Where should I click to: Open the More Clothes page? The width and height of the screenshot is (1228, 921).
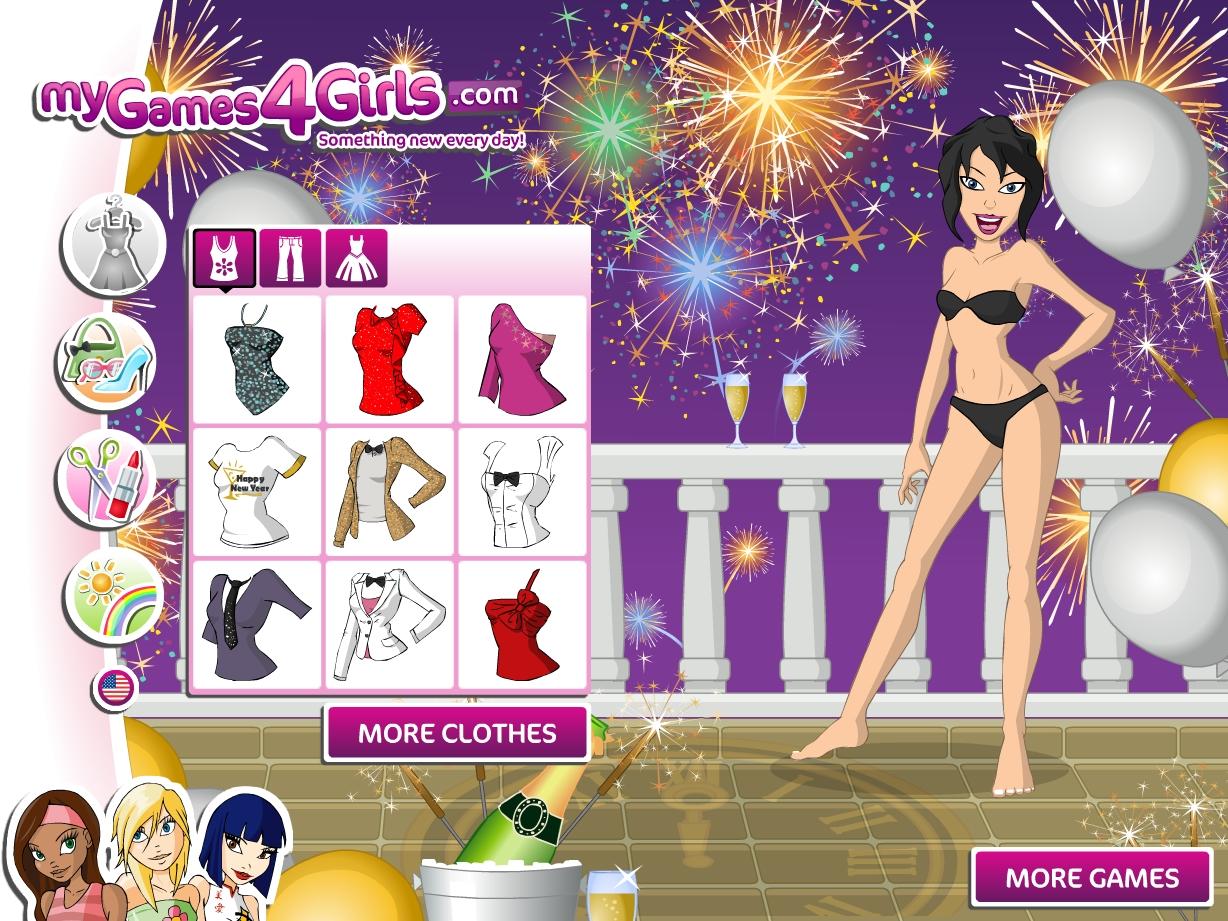[x=457, y=733]
